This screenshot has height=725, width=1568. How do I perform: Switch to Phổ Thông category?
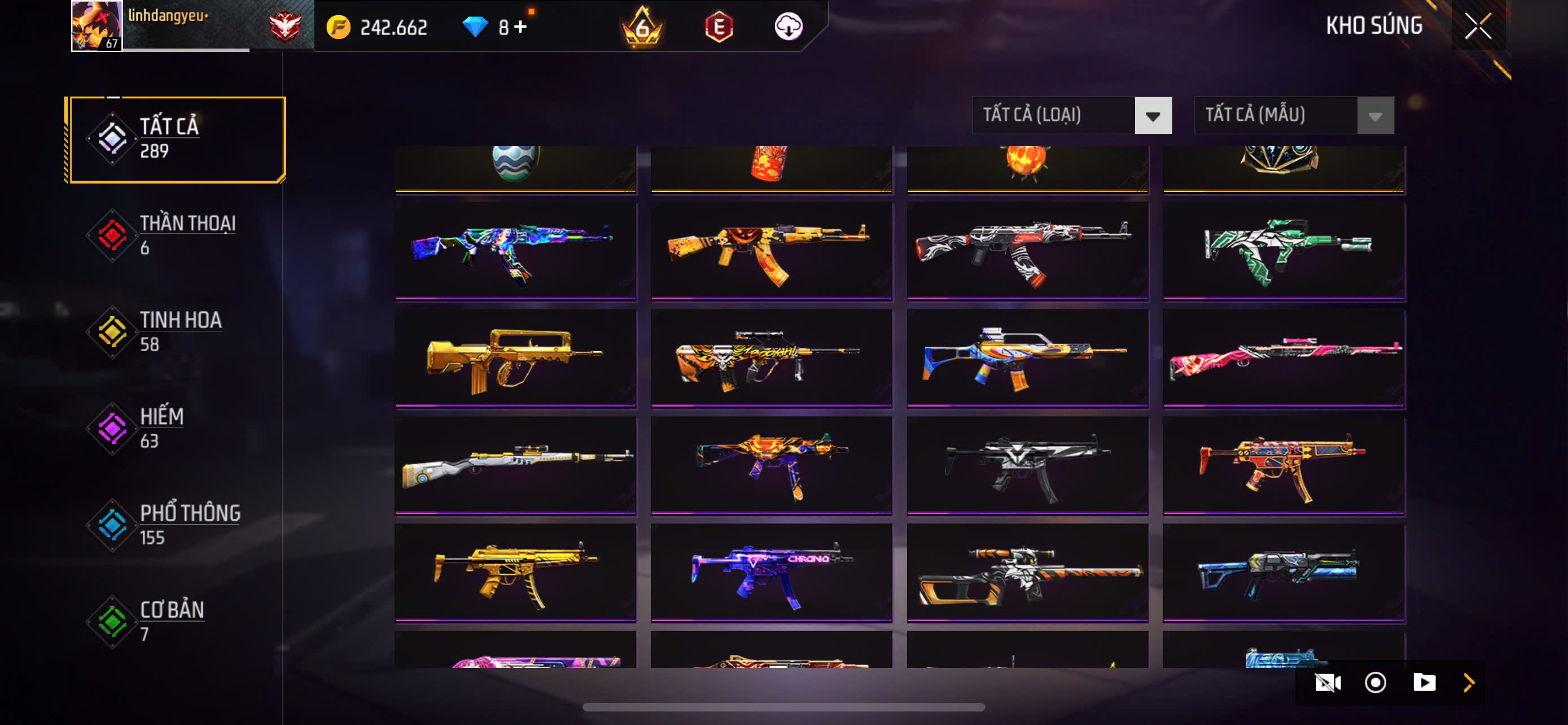(x=177, y=525)
